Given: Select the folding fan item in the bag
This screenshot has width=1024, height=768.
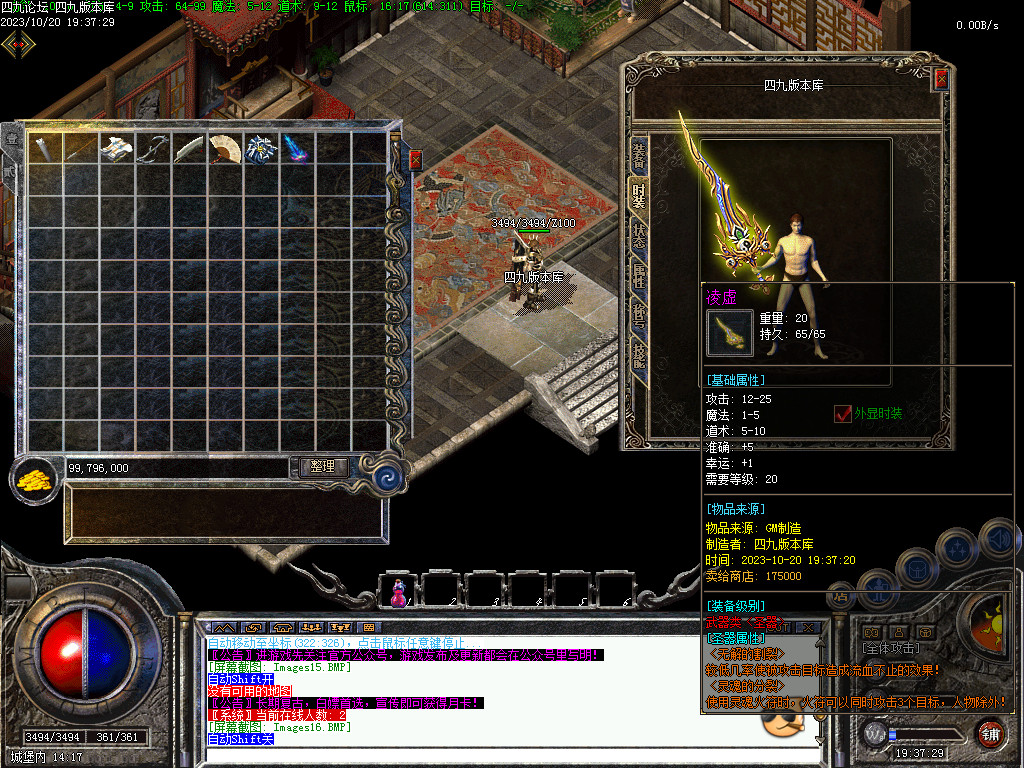Looking at the screenshot, I should coord(225,149).
